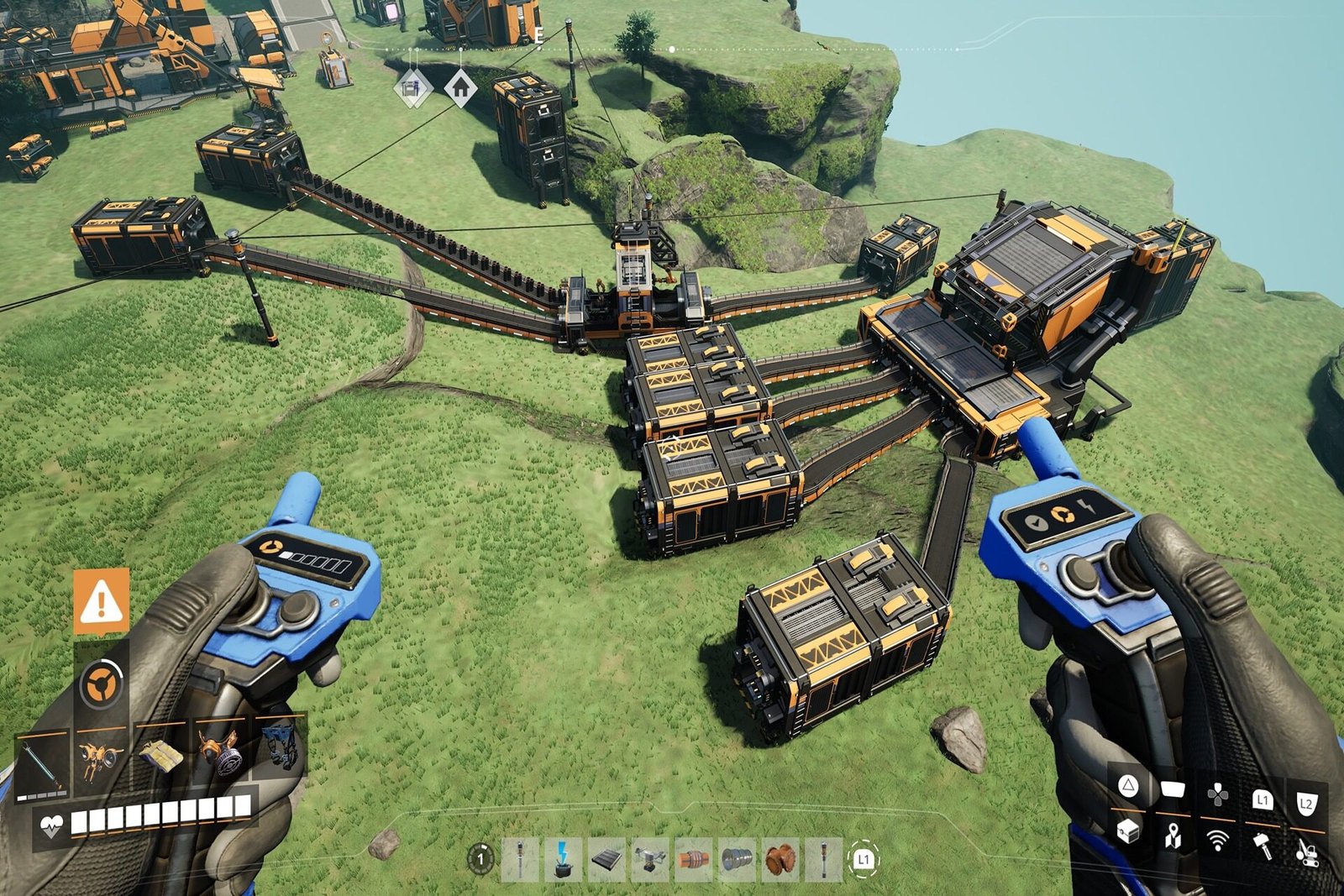This screenshot has width=1344, height=896.
Task: Click the orange warning triangle alert
Action: pyautogui.click(x=102, y=601)
